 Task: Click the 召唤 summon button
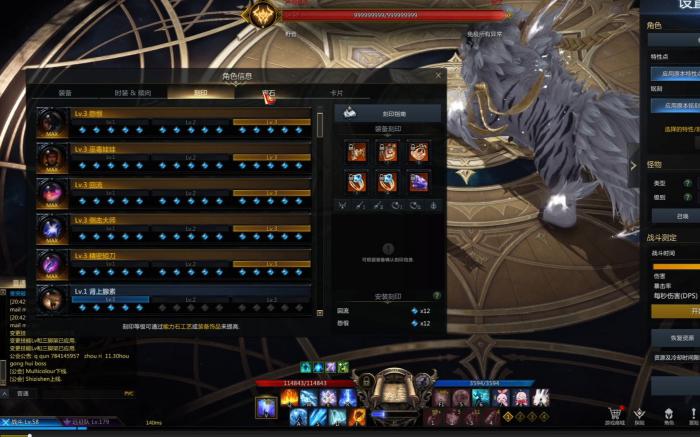[x=682, y=215]
